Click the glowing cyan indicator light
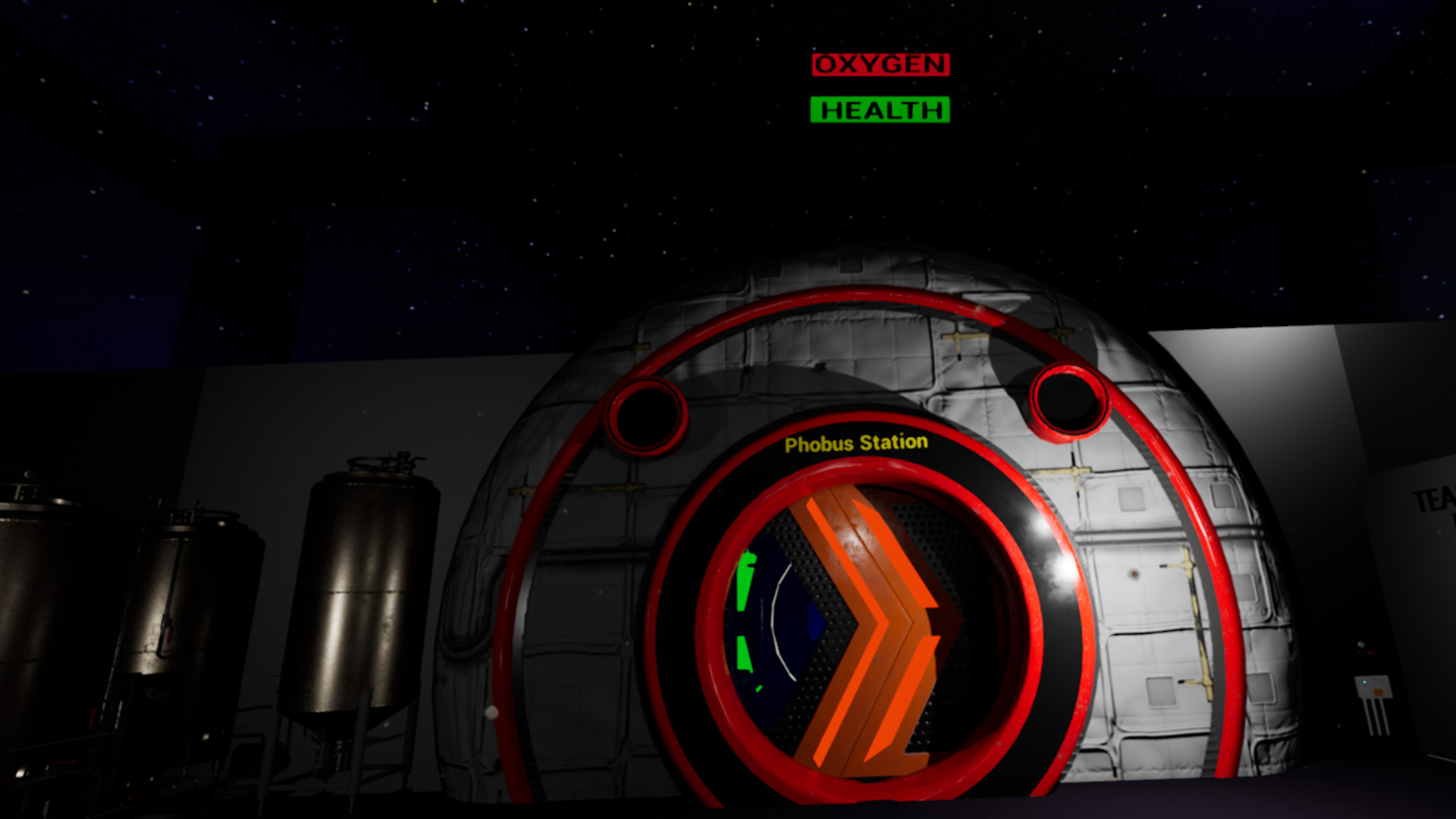Viewport: 1456px width, 819px height. 1365,682
